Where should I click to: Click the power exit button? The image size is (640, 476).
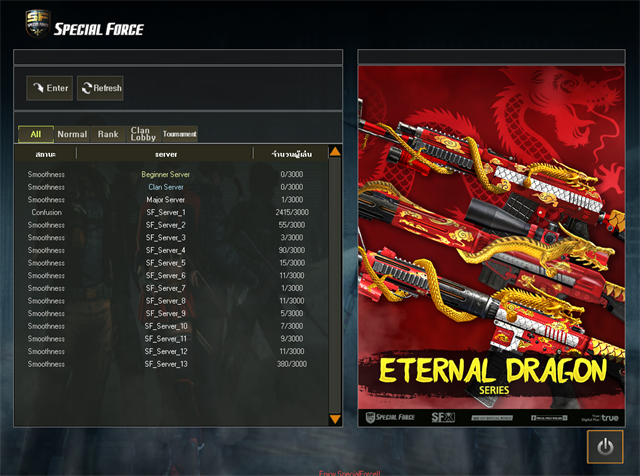pyautogui.click(x=605, y=447)
